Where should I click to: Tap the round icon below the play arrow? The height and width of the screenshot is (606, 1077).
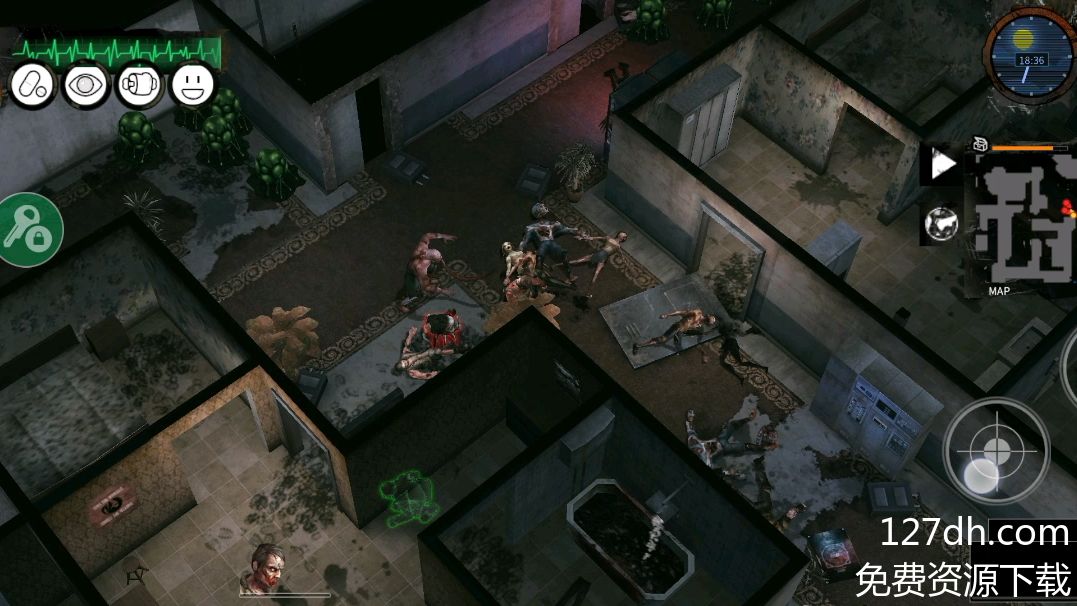tap(941, 223)
